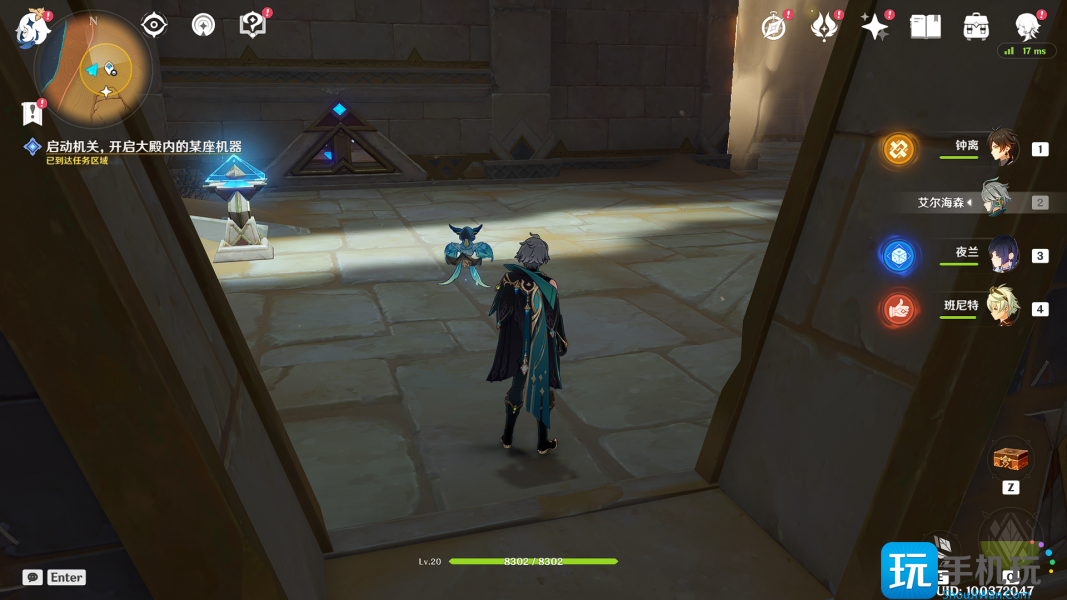Click the round arc icon beside the eye
Image resolution: width=1067 pixels, height=600 pixels.
click(203, 25)
